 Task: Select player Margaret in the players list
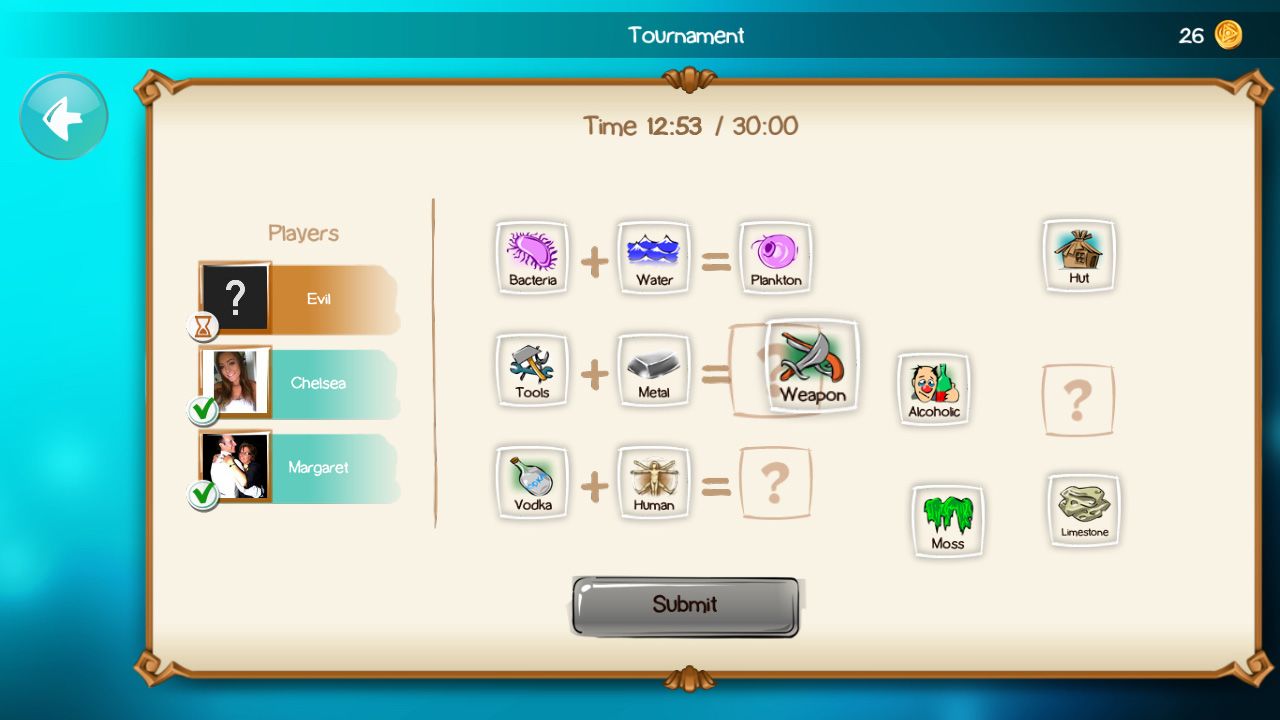coord(300,467)
